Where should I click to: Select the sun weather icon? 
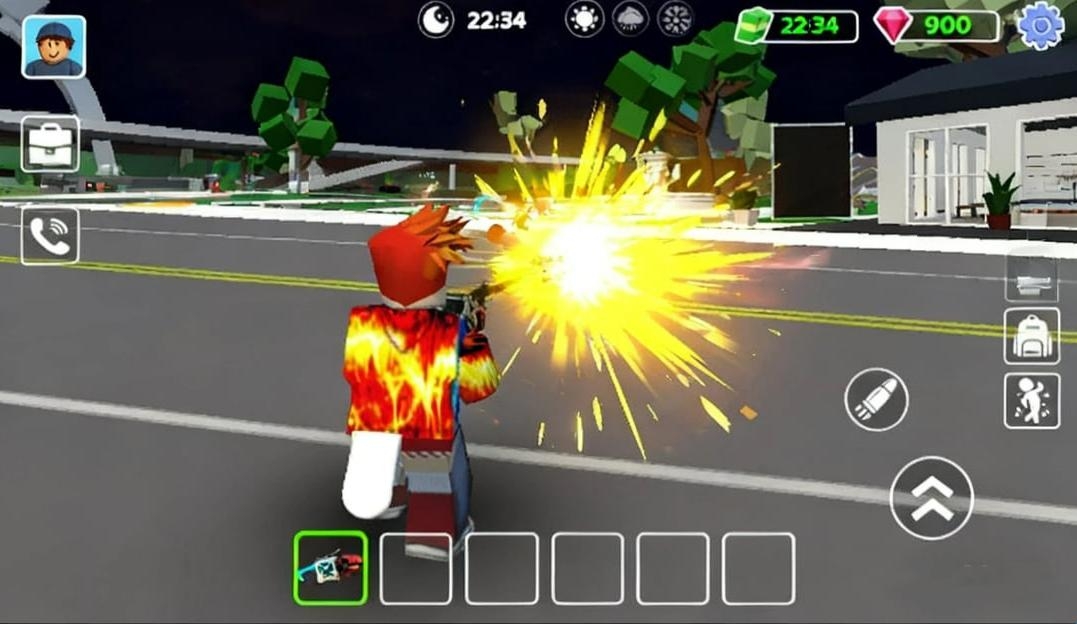pos(584,19)
